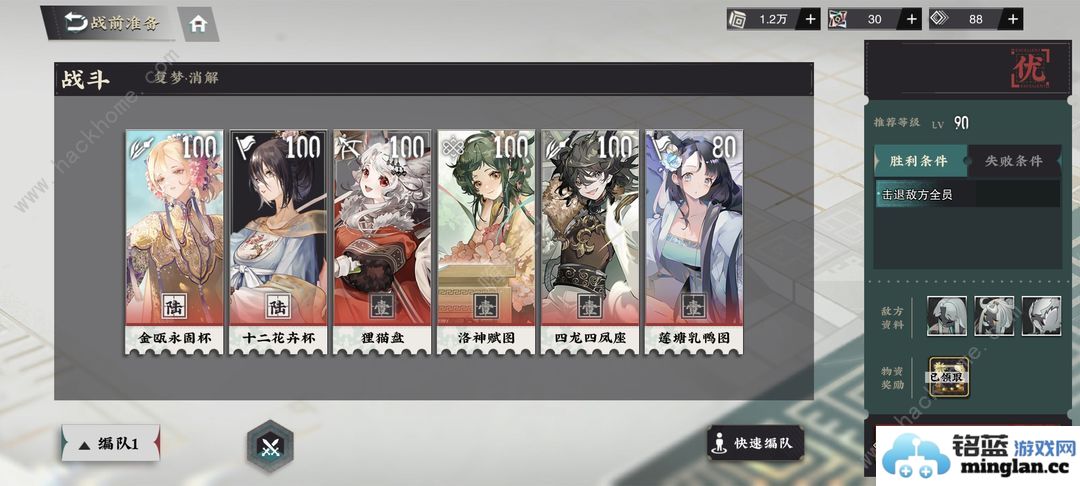
Task: Pick the 狸猫盘 character card
Action: pyautogui.click(x=383, y=242)
